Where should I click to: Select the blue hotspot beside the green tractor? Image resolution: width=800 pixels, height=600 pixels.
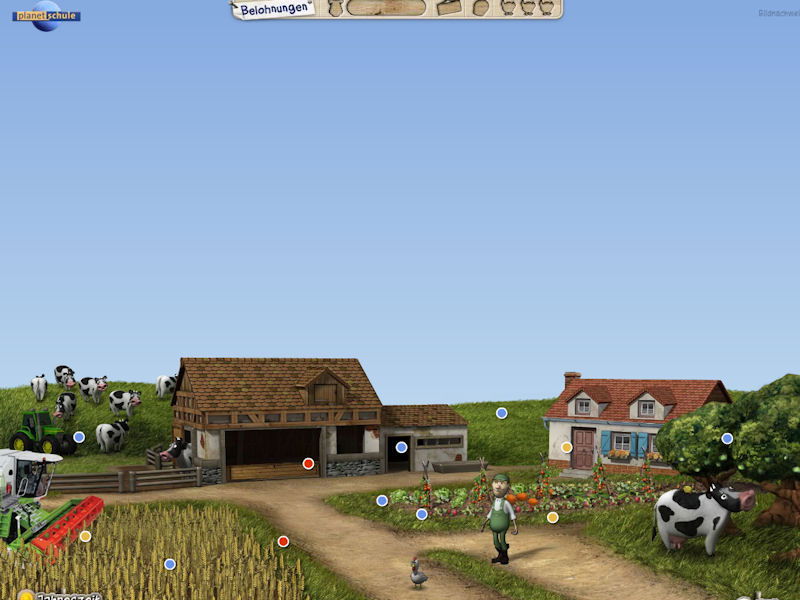pyautogui.click(x=79, y=437)
